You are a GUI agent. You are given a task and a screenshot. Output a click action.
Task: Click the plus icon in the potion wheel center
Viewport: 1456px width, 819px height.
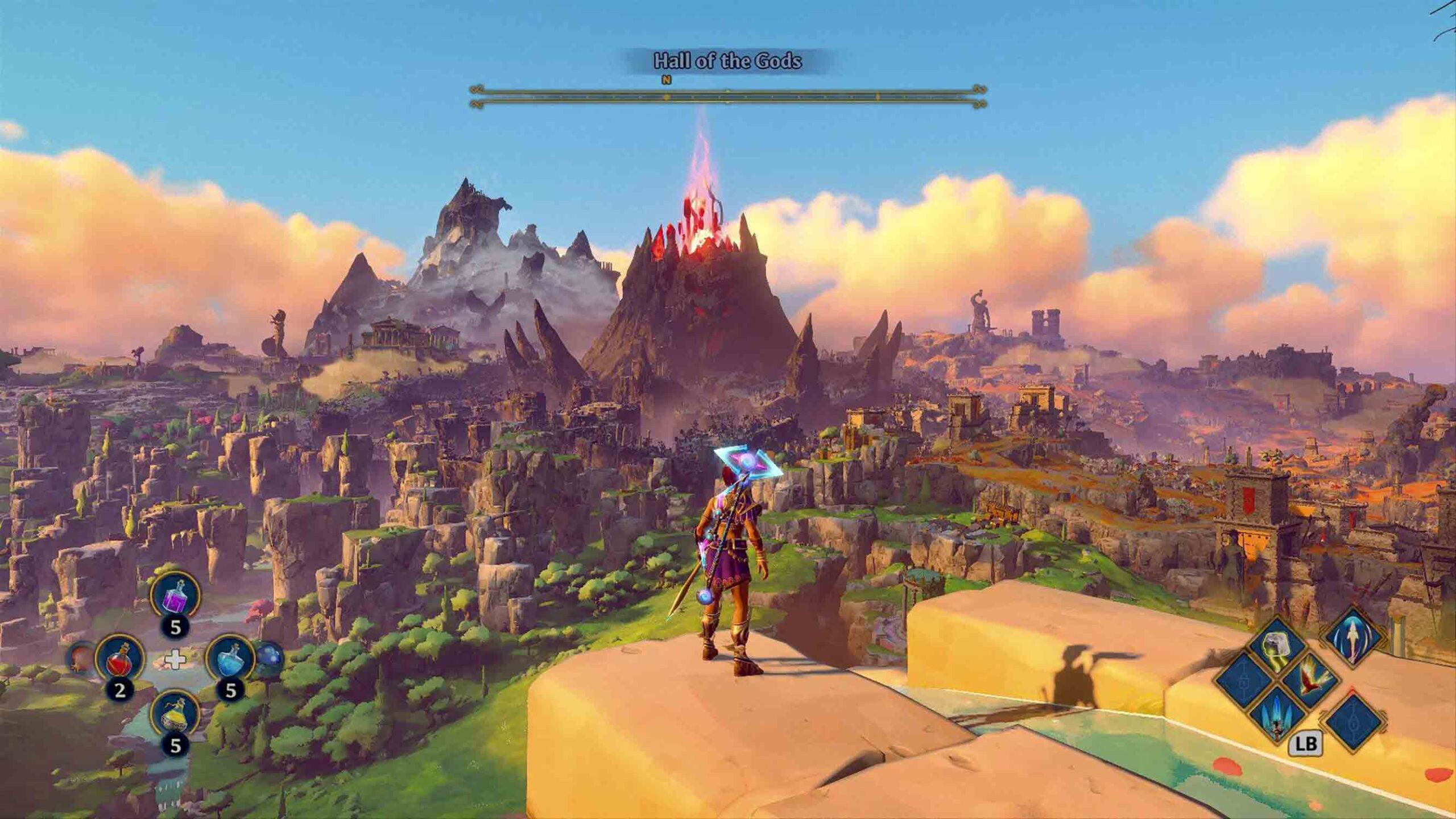click(x=176, y=660)
